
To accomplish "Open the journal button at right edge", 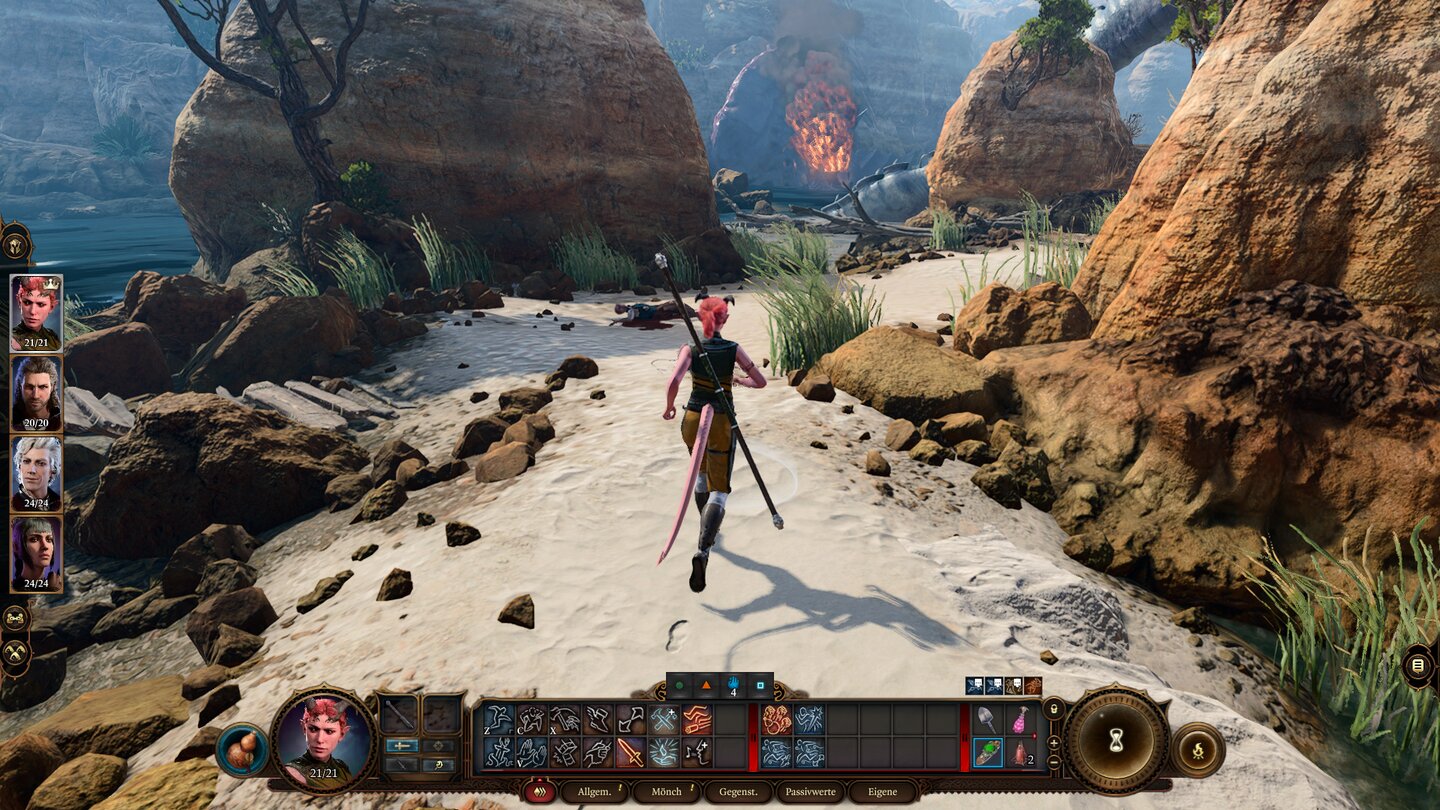I will tap(1418, 665).
